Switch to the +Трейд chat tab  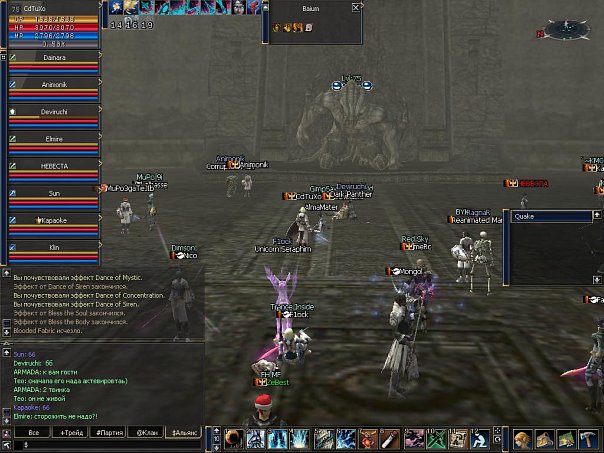(x=71, y=432)
